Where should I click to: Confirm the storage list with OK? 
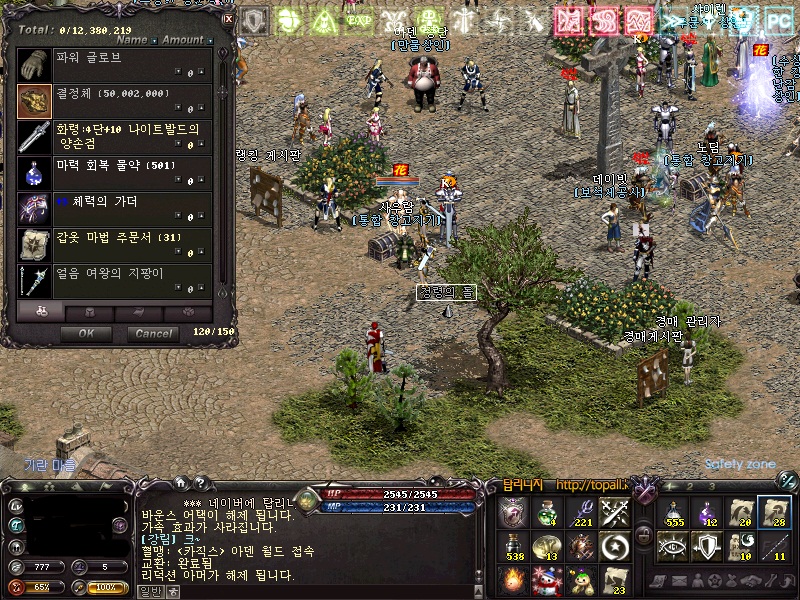point(87,333)
